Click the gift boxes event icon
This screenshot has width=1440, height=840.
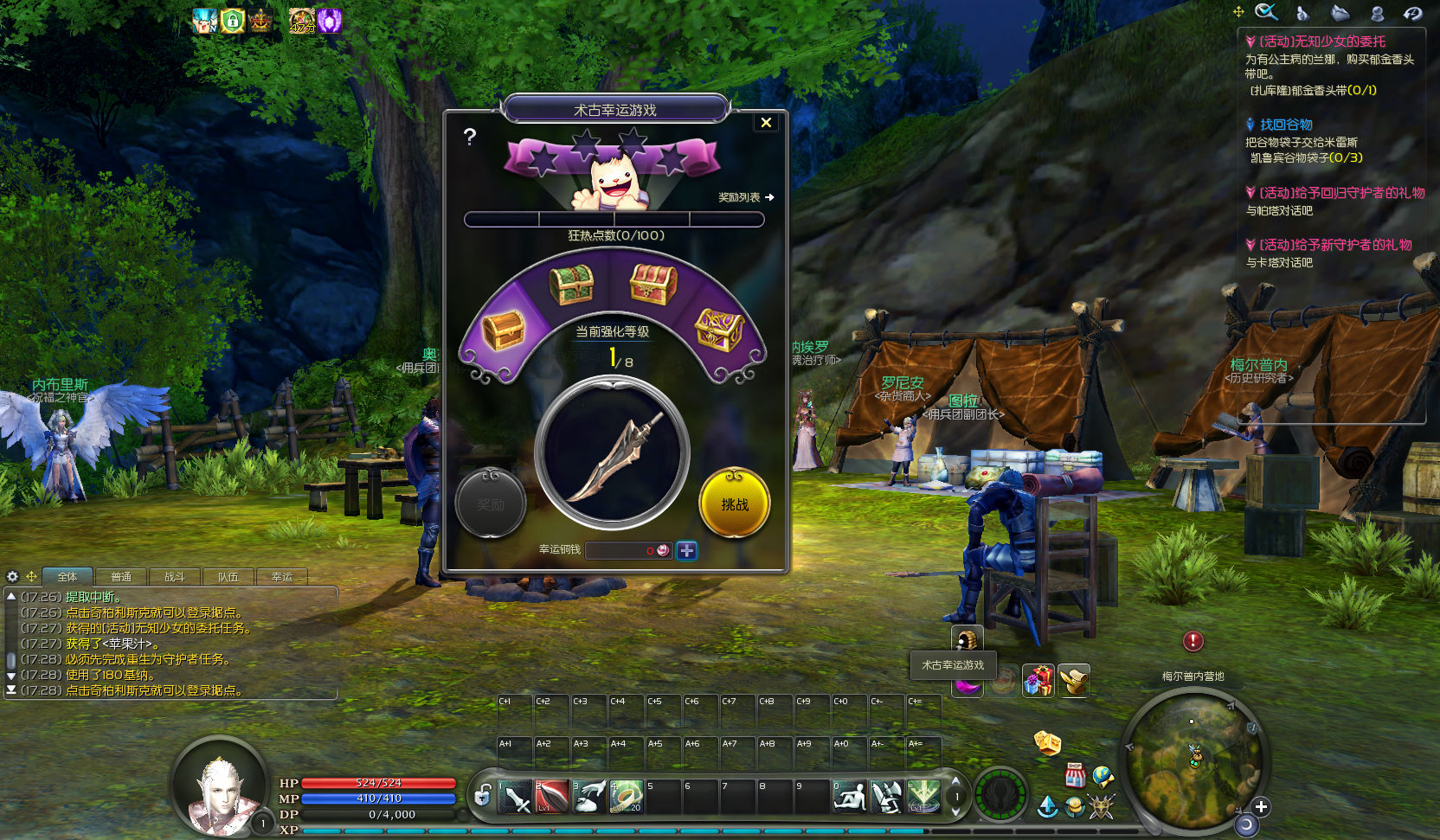coord(1038,681)
